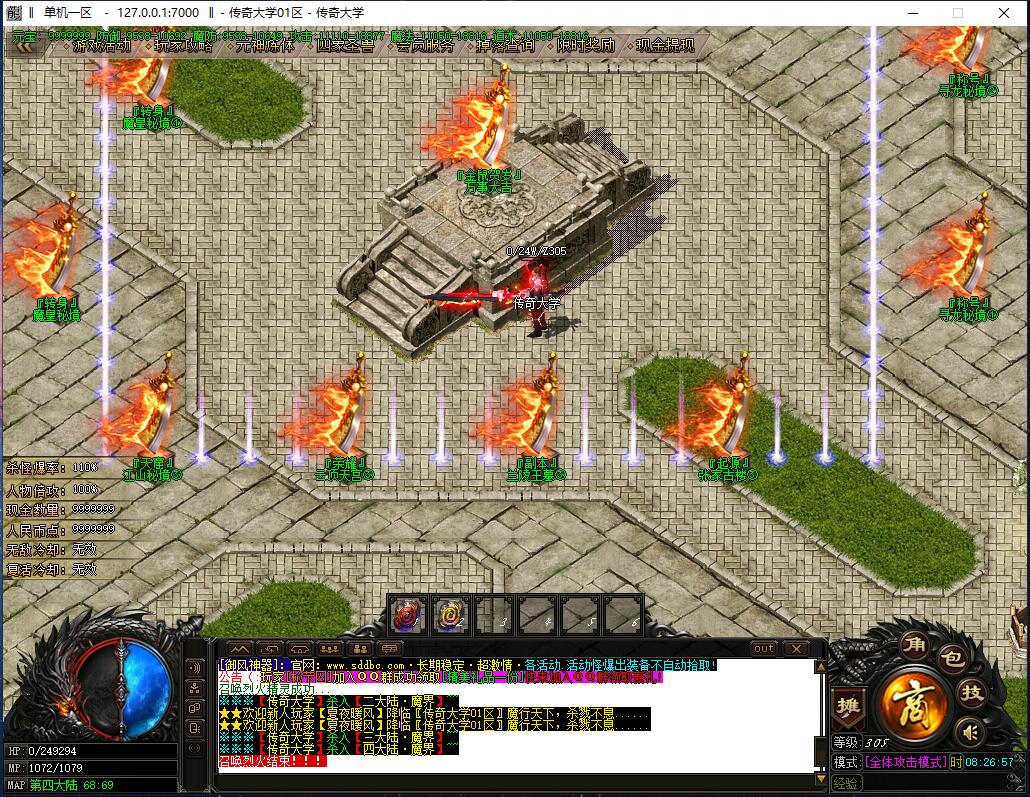Use the item in hotbar slot 1
Screen dimensions: 1030x797
tap(407, 614)
